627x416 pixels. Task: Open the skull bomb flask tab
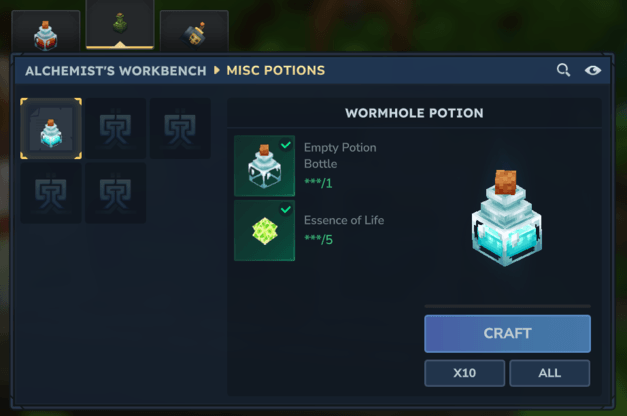(194, 34)
